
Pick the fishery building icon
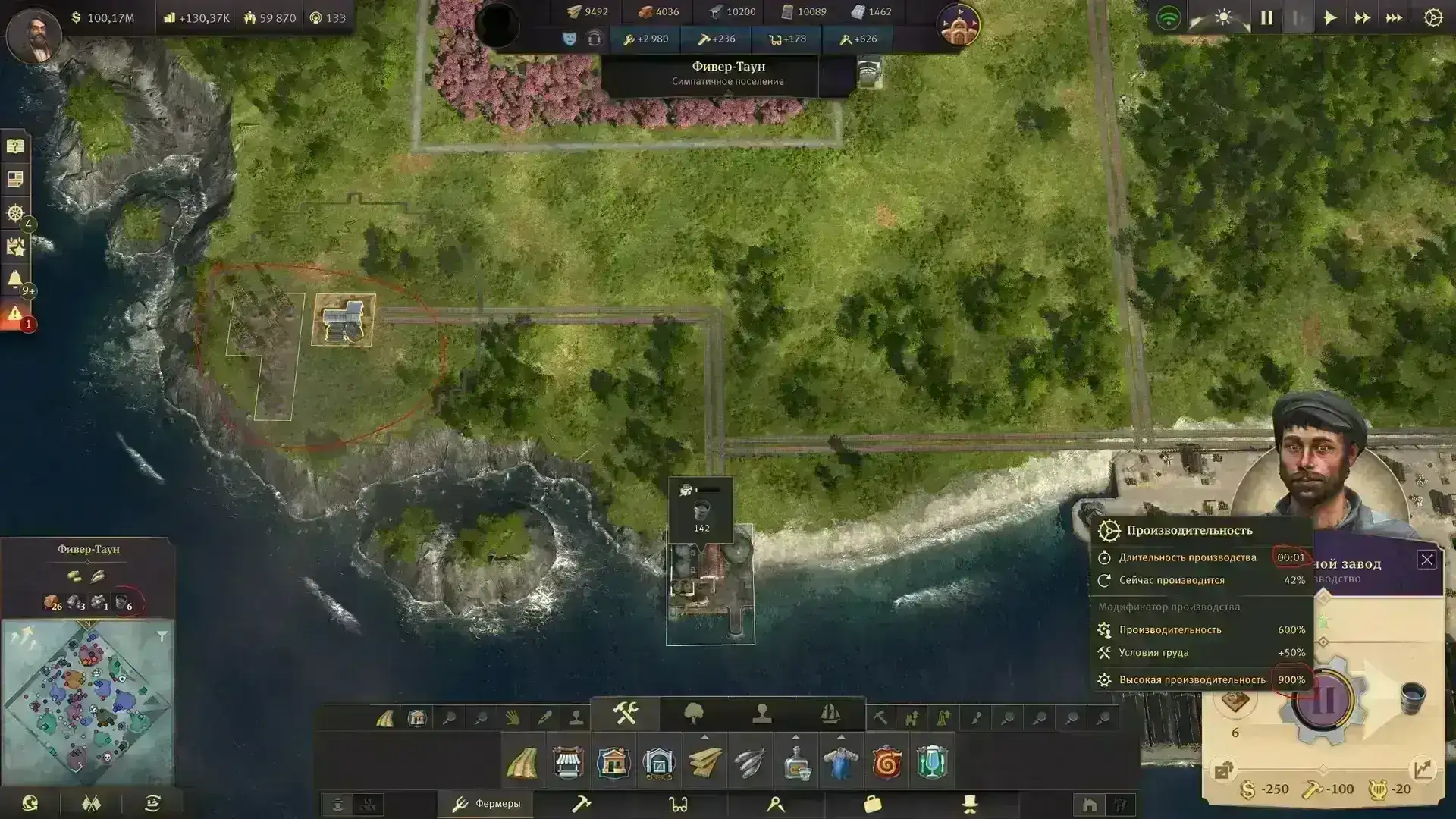pyautogui.click(x=750, y=762)
